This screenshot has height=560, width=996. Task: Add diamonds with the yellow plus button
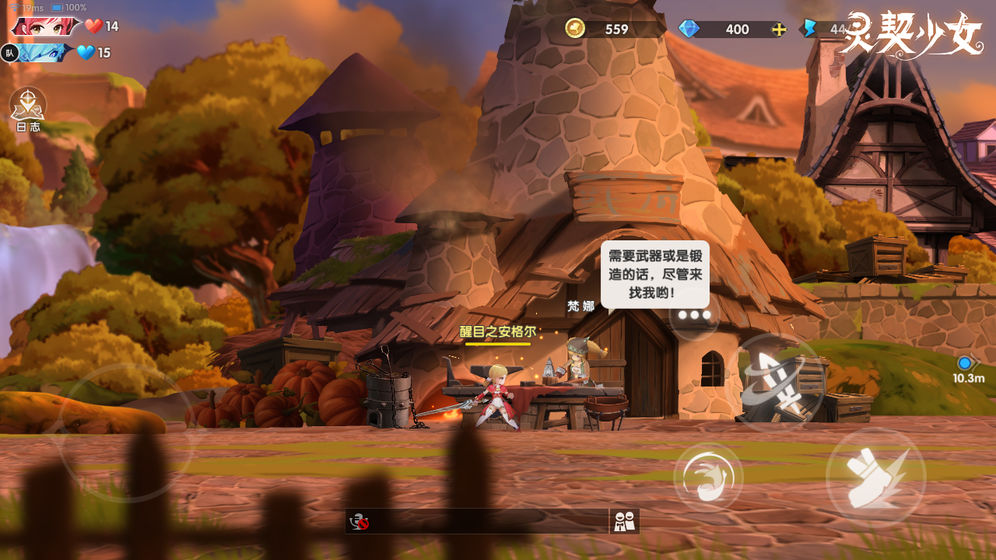coord(781,29)
